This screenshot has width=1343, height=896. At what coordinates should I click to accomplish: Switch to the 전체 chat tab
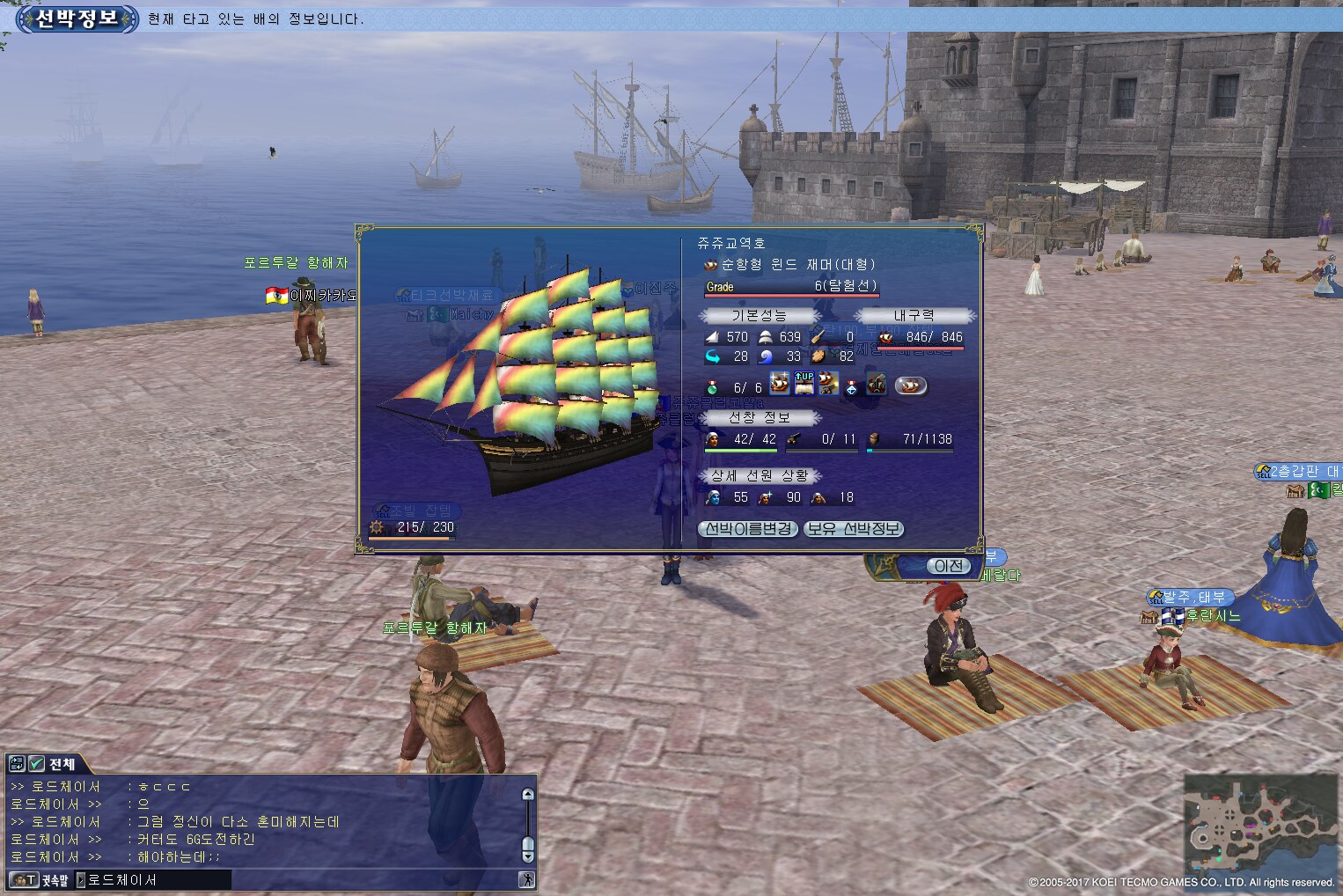coord(62,764)
